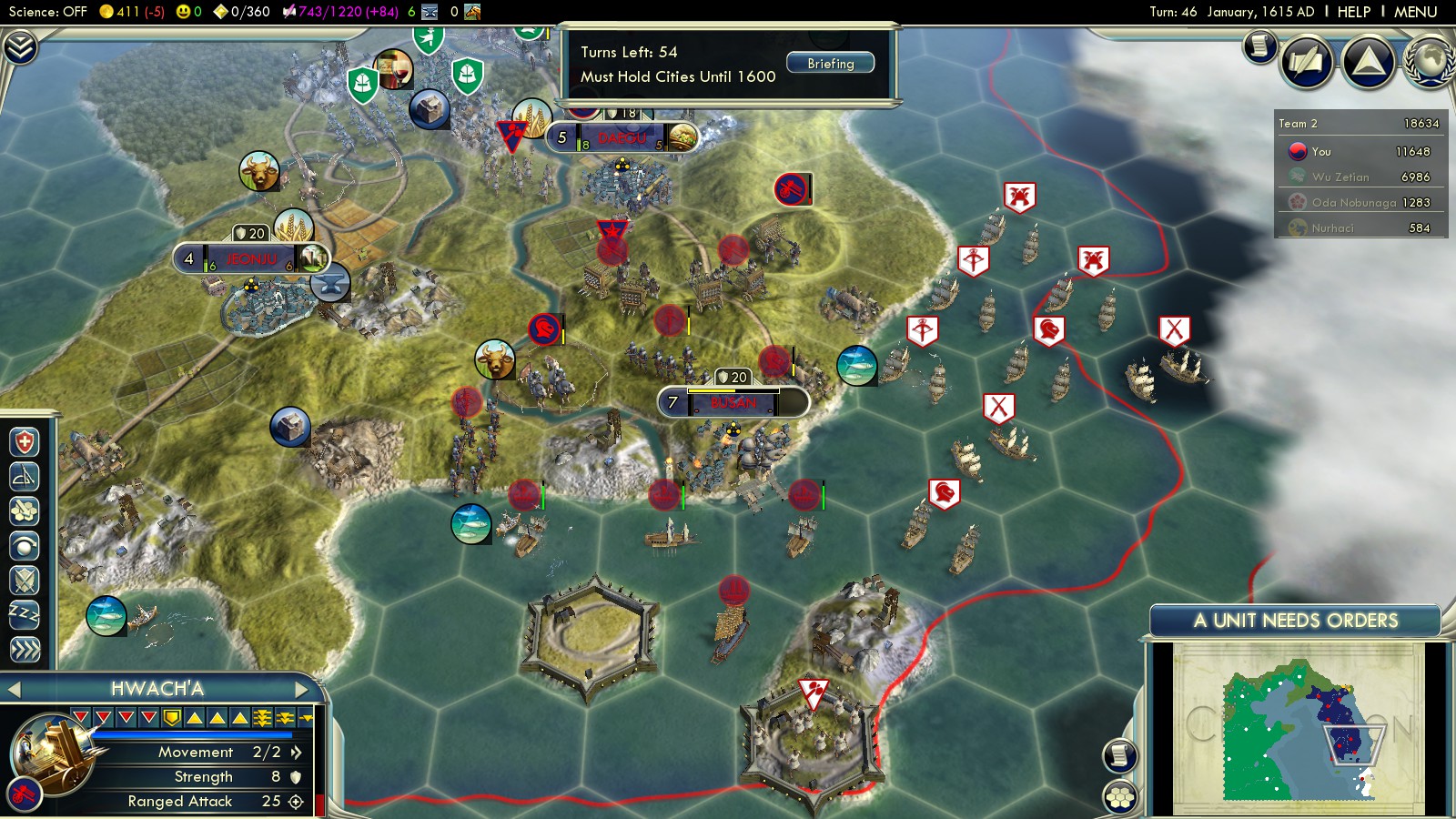Select the next unit with the right arrow

302,689
